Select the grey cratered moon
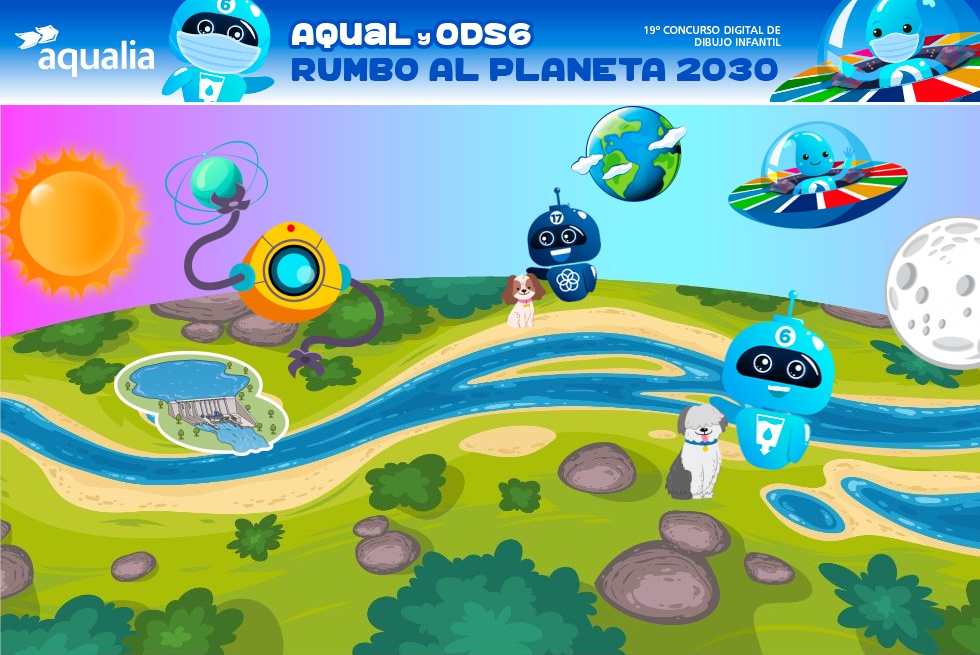The width and height of the screenshot is (980, 655). click(935, 289)
